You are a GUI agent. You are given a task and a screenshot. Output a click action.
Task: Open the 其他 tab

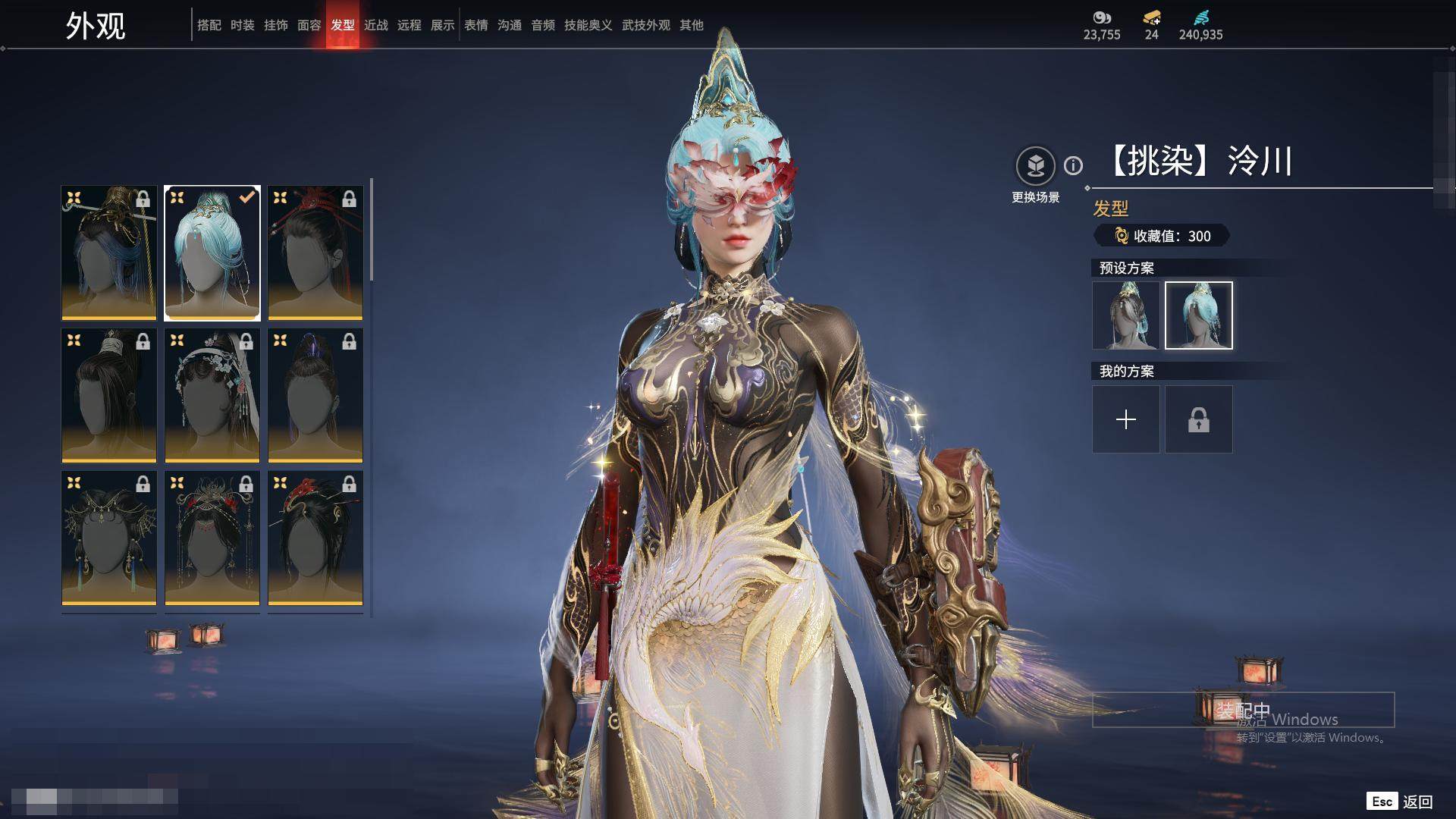click(x=691, y=25)
